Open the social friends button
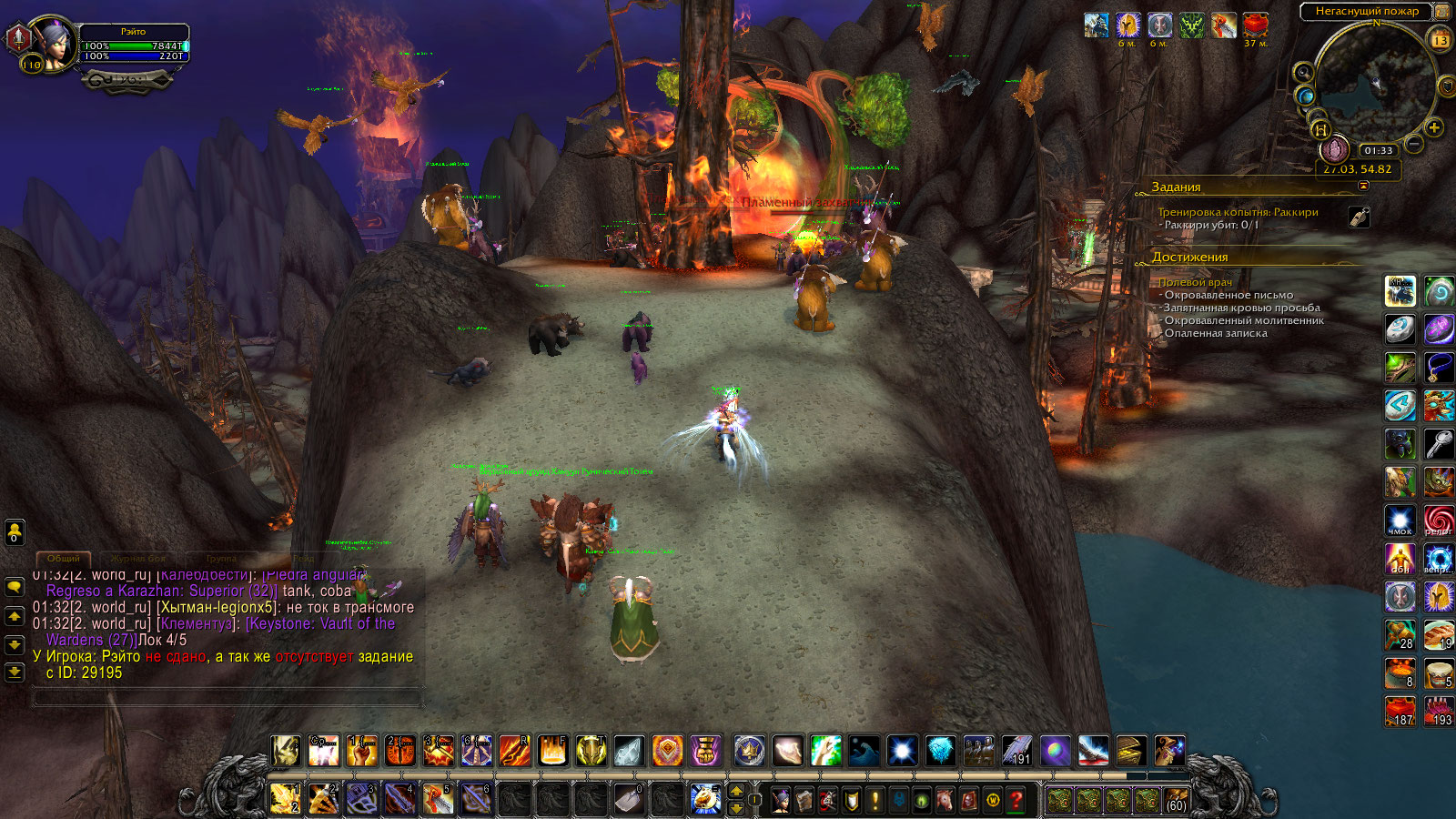This screenshot has width=1456, height=819. (15, 531)
